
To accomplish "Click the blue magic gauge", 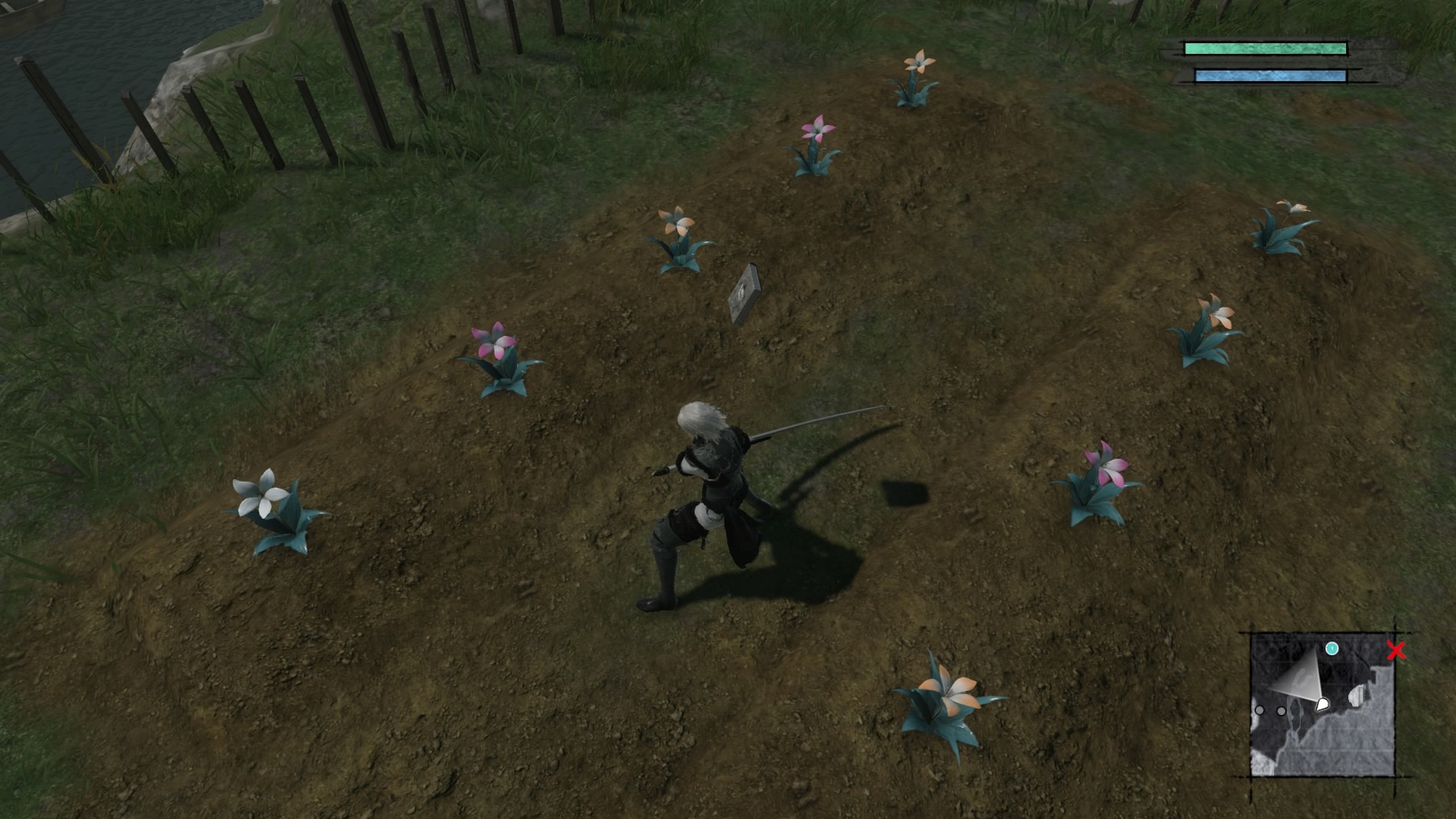I will pos(1263,74).
